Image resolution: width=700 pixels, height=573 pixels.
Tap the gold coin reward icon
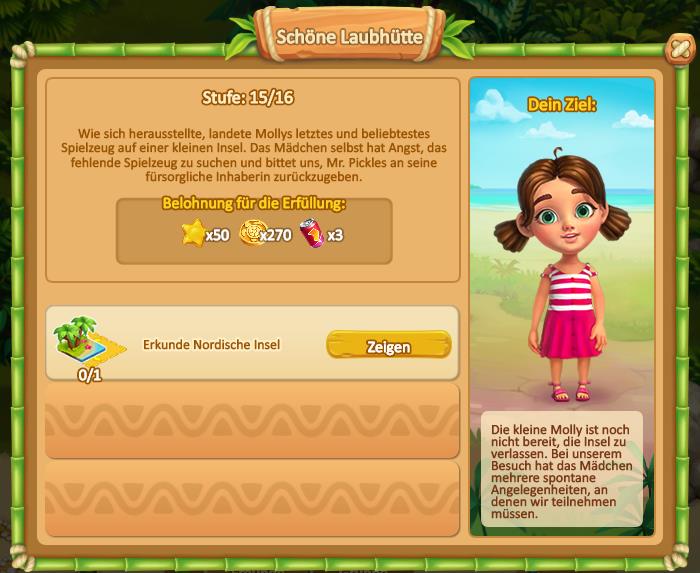click(250, 234)
